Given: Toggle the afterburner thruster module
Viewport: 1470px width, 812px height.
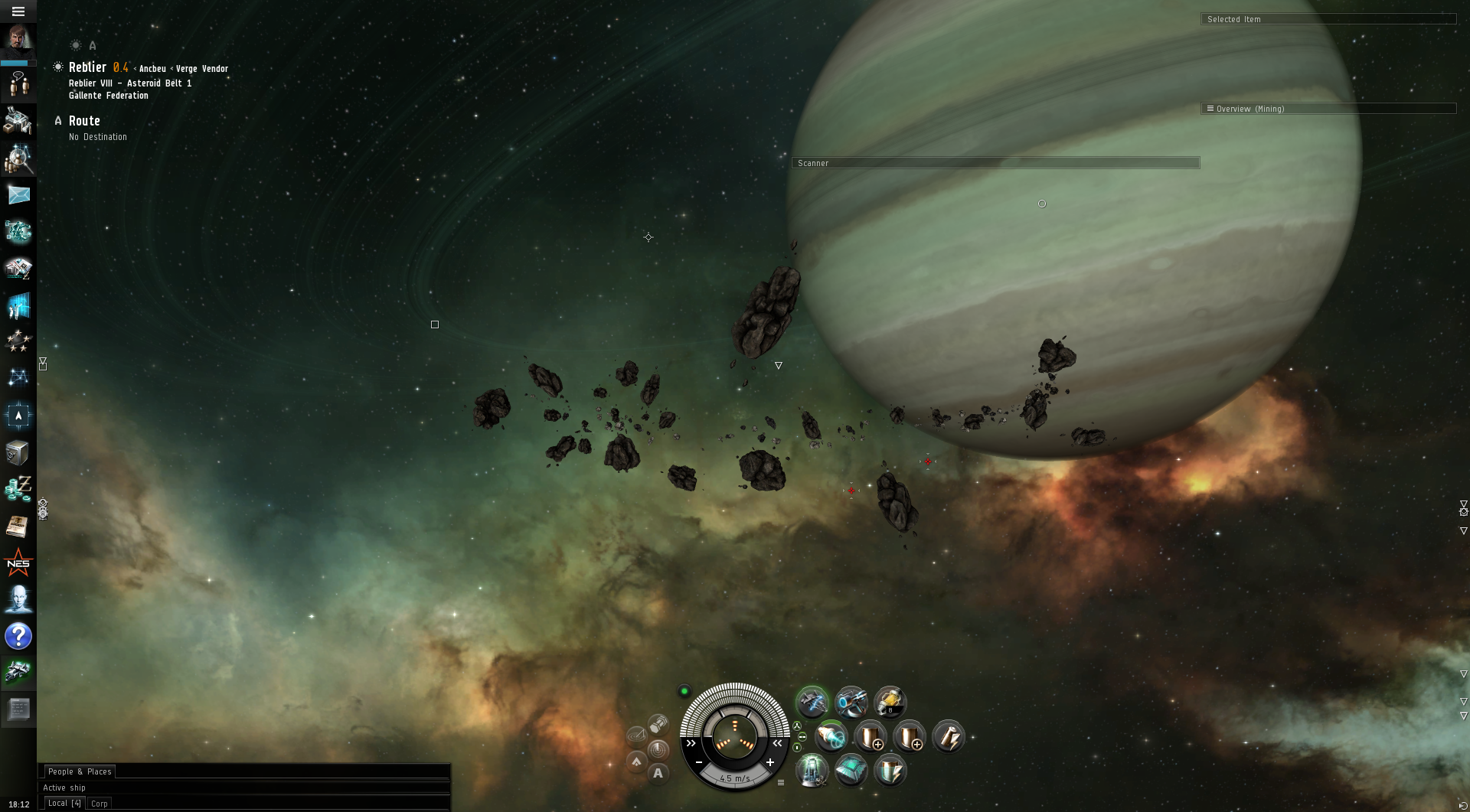Looking at the screenshot, I should (x=831, y=737).
